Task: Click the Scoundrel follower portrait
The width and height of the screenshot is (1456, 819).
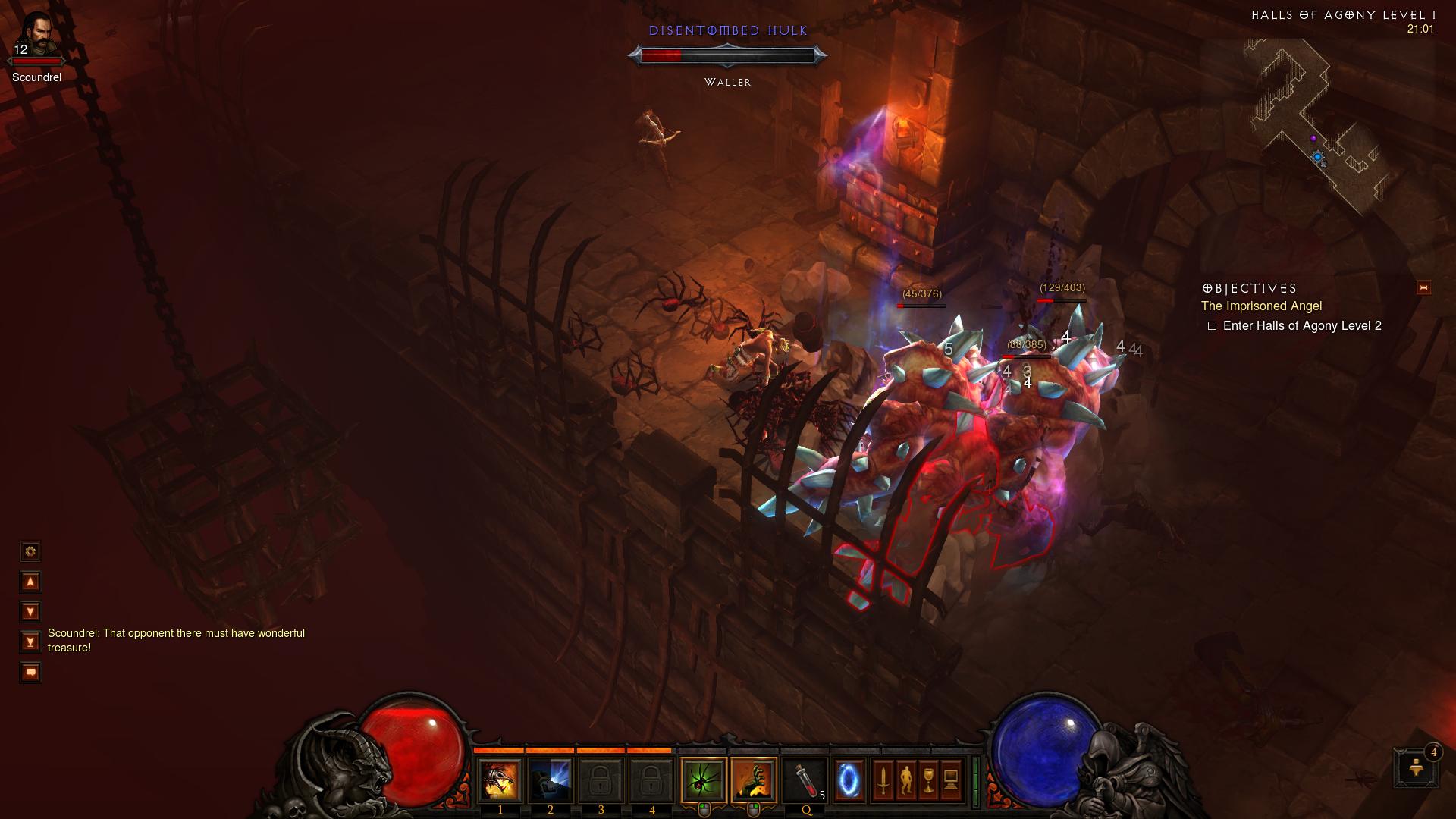Action: click(36, 34)
